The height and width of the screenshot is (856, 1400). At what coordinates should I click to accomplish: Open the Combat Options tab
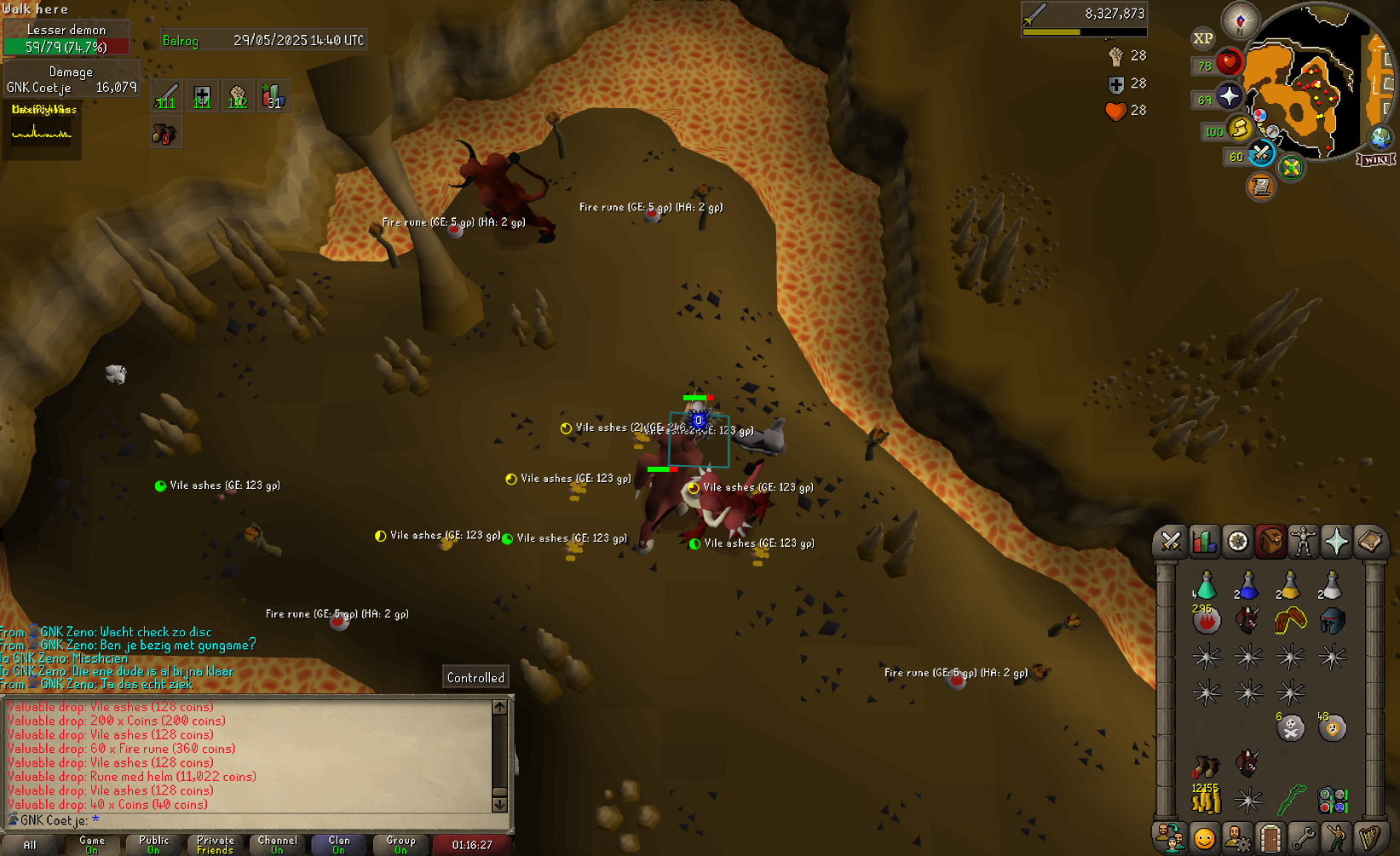pos(1171,542)
